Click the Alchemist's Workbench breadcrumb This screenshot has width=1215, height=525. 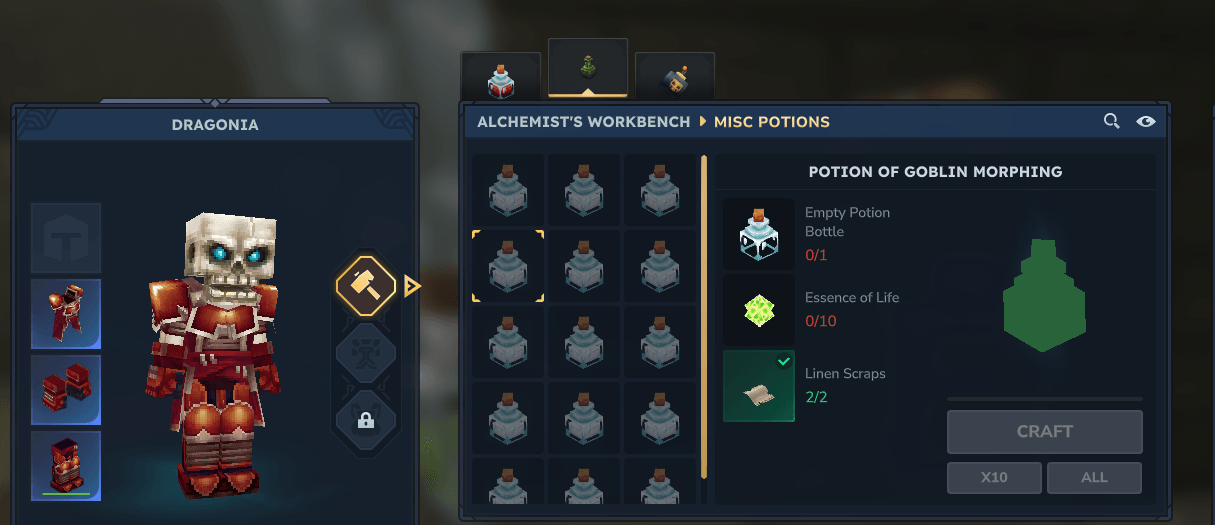(x=583, y=122)
